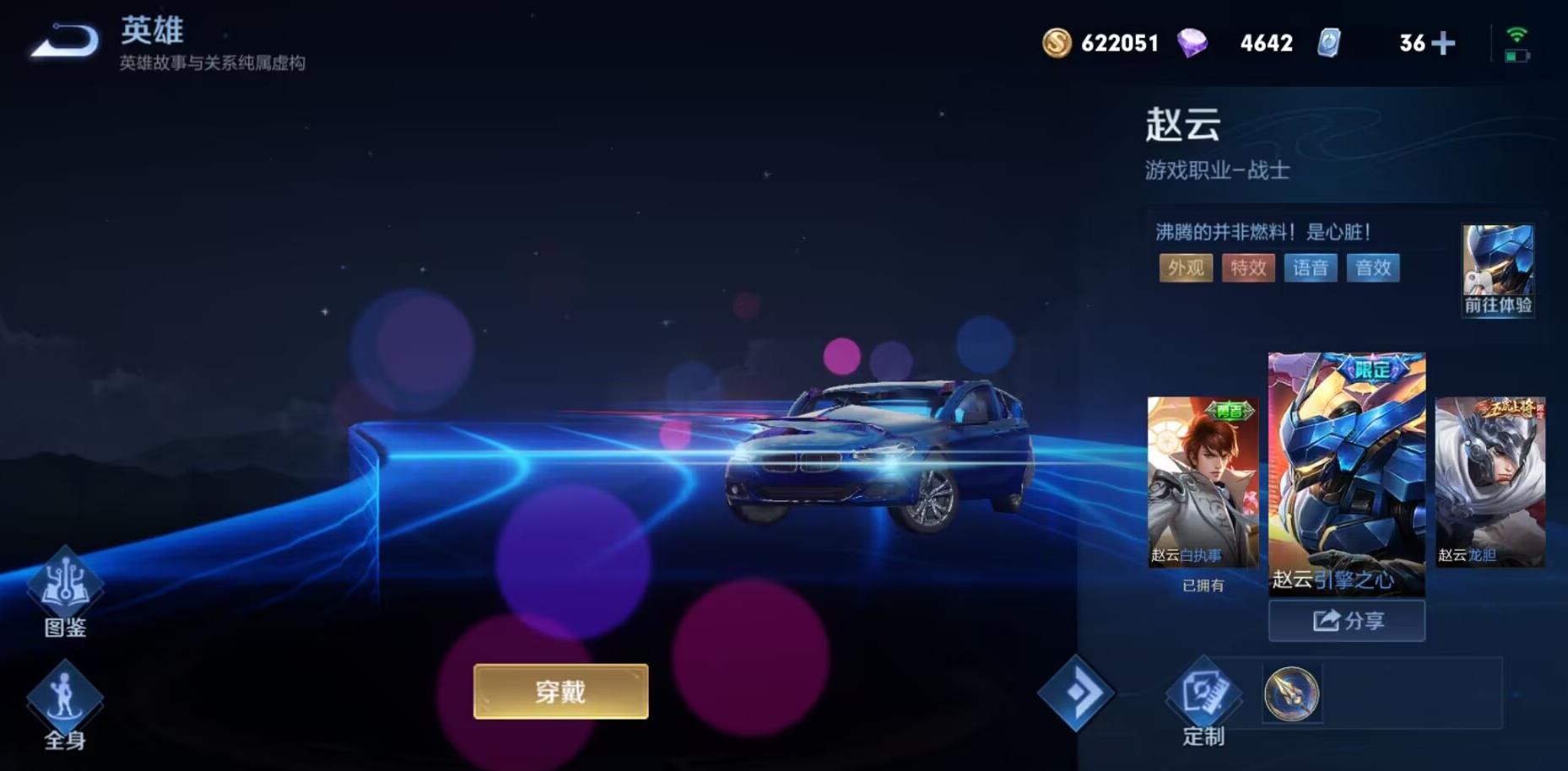Image resolution: width=1568 pixels, height=771 pixels.
Task: Share the skin via the 分享 button
Action: [x=1346, y=621]
